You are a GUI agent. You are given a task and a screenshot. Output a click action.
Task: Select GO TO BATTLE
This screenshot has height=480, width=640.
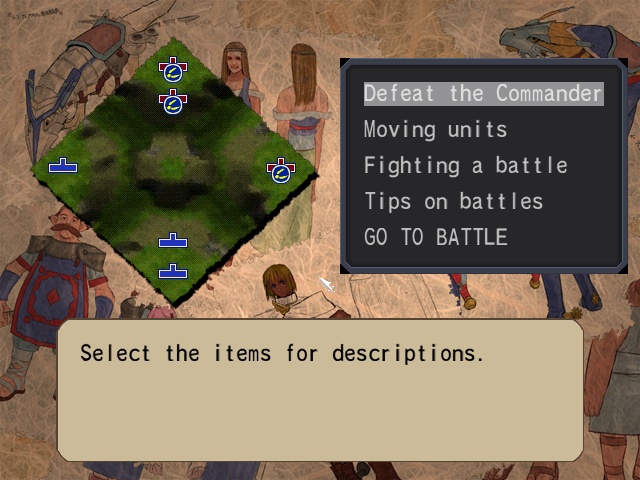tap(435, 238)
